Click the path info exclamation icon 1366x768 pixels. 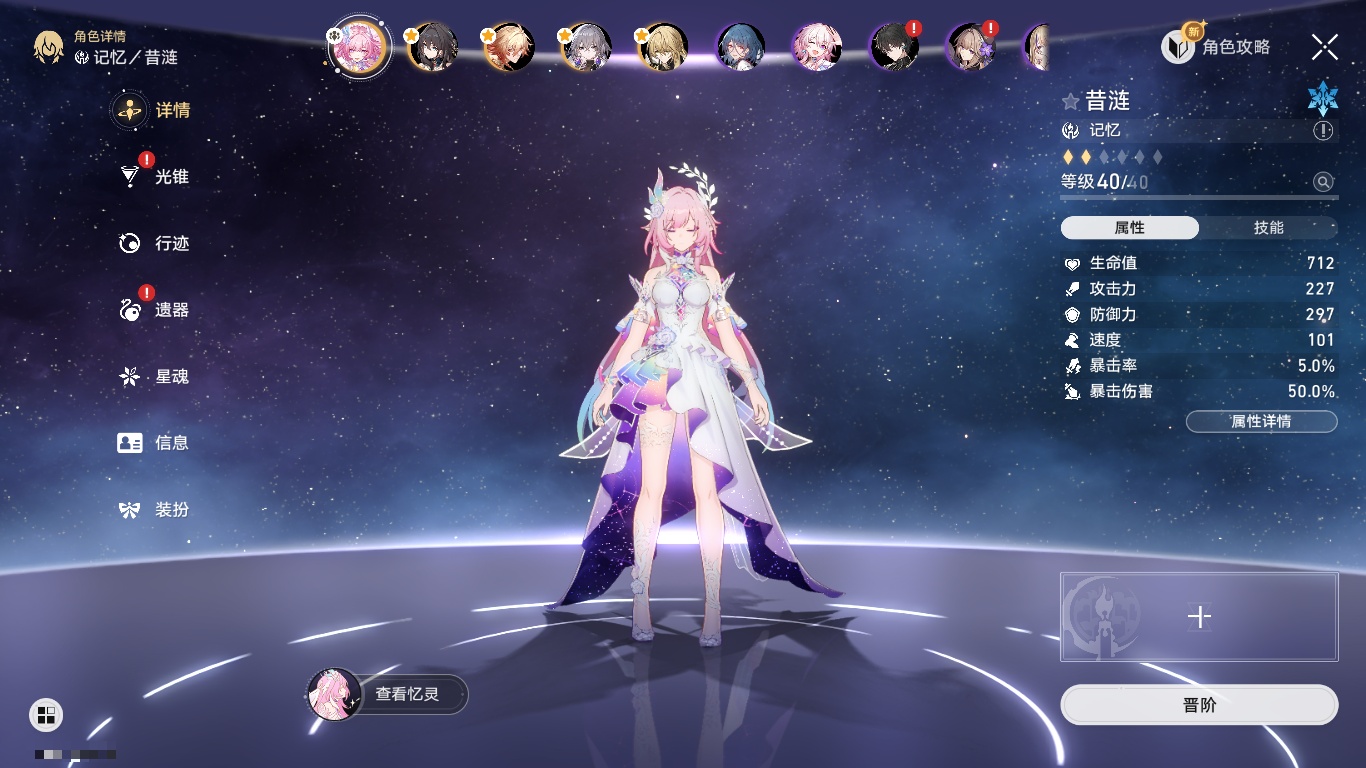[x=1323, y=131]
